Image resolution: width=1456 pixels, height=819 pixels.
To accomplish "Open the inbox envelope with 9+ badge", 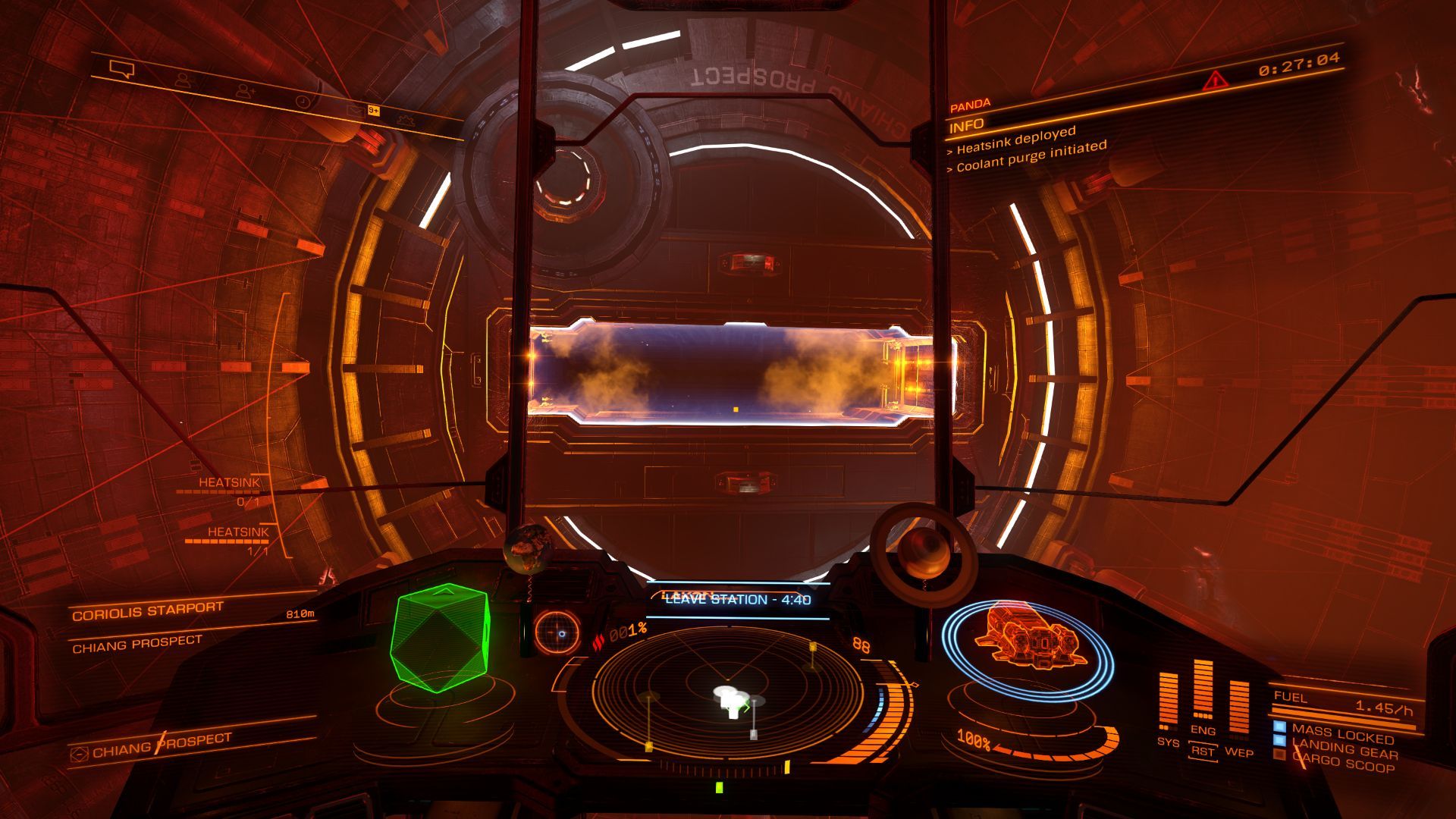I will coord(355,111).
